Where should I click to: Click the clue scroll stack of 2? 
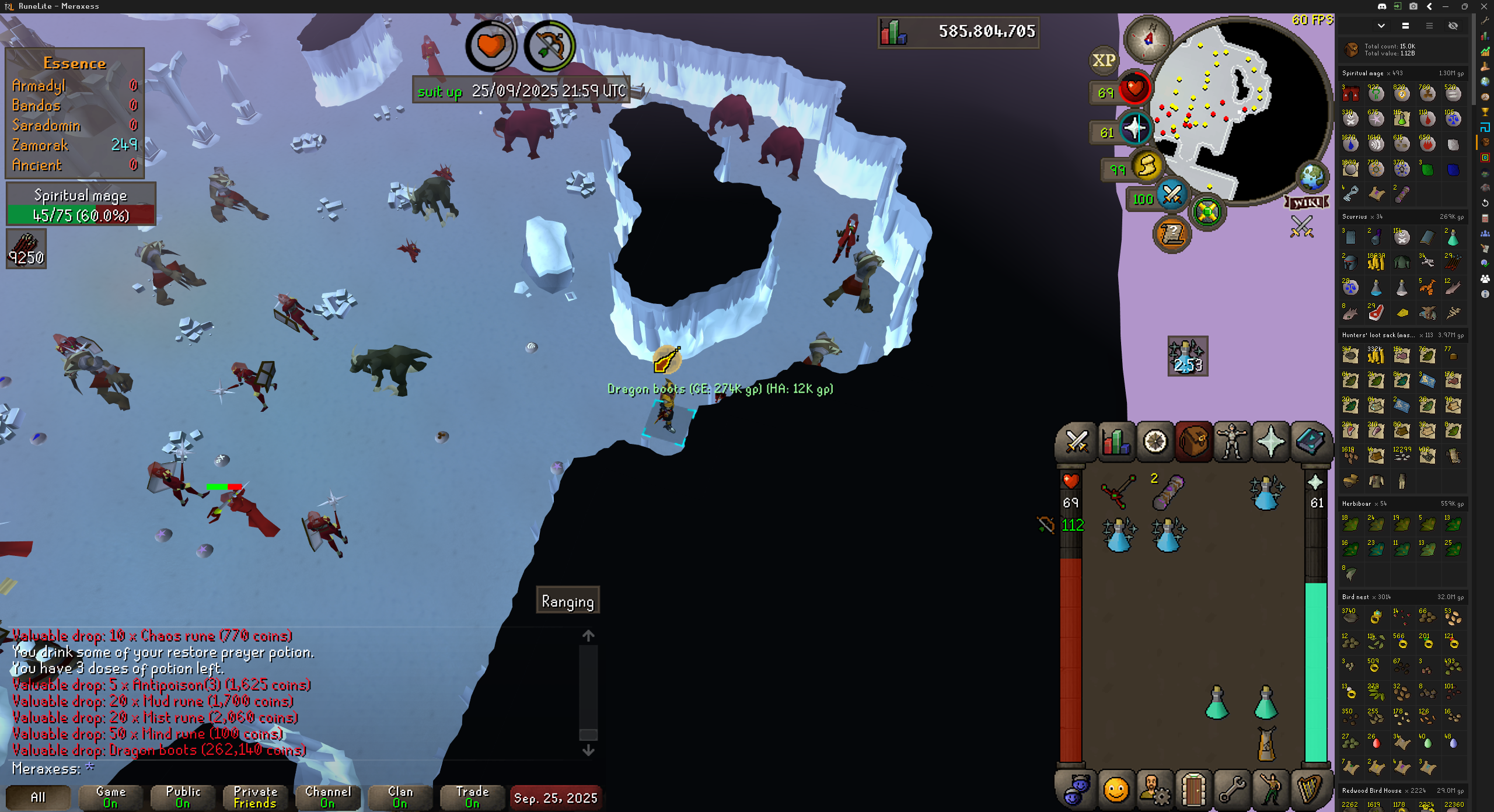(1168, 492)
